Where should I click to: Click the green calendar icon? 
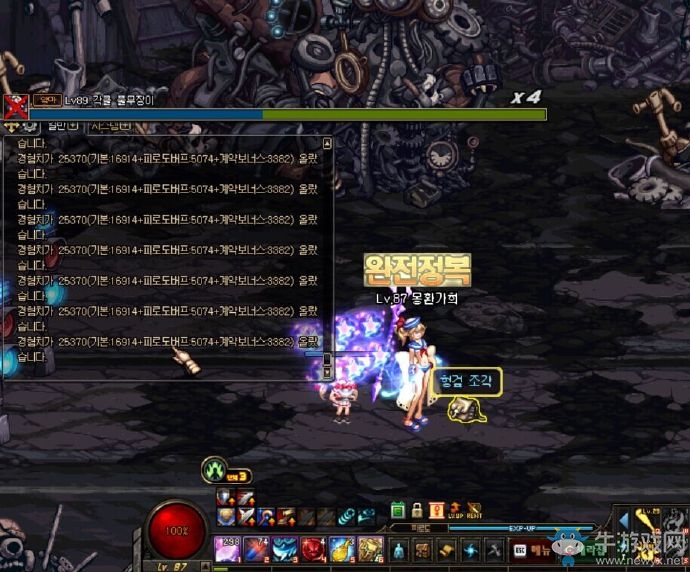(x=398, y=510)
